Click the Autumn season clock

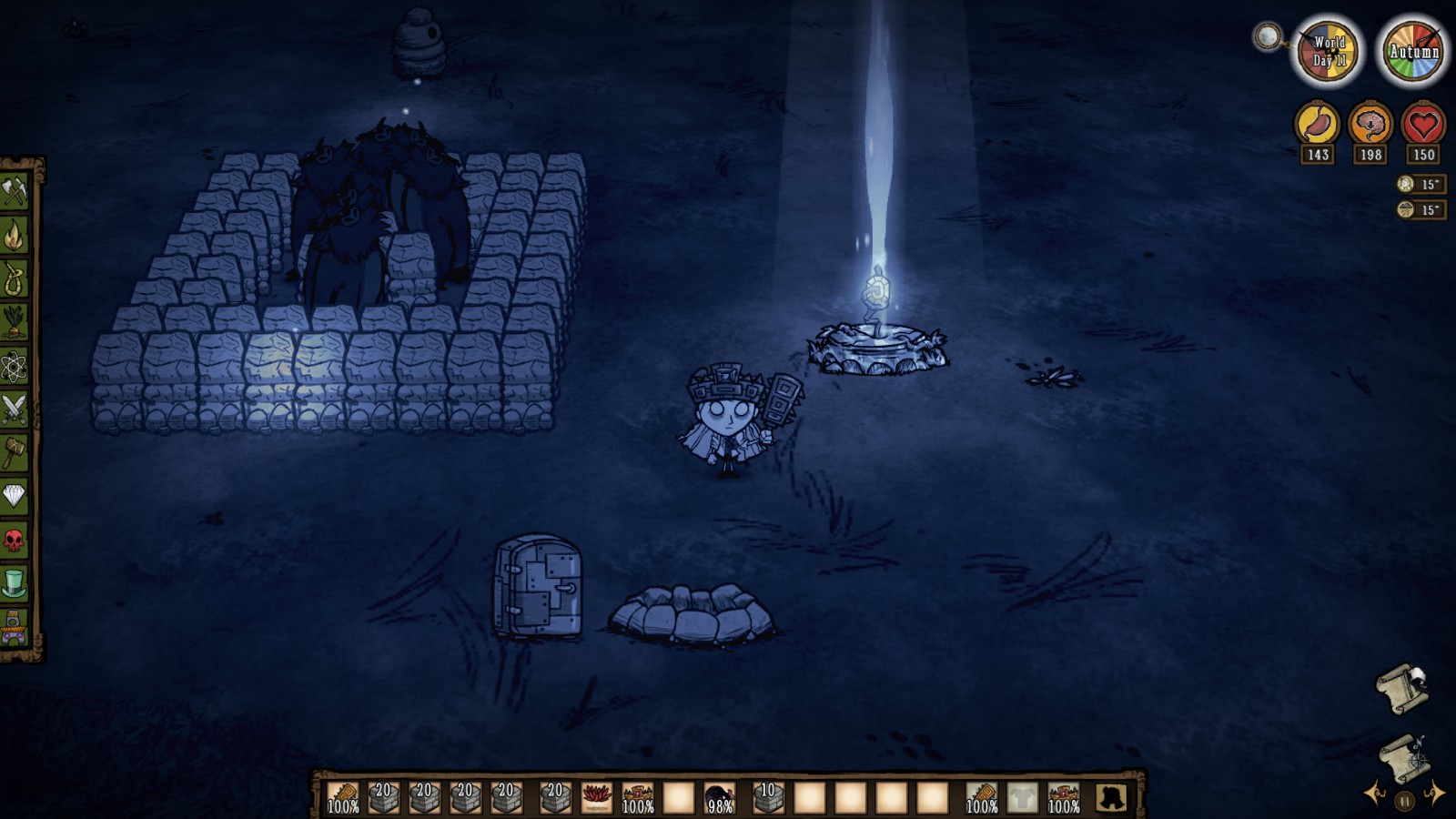[x=1412, y=51]
